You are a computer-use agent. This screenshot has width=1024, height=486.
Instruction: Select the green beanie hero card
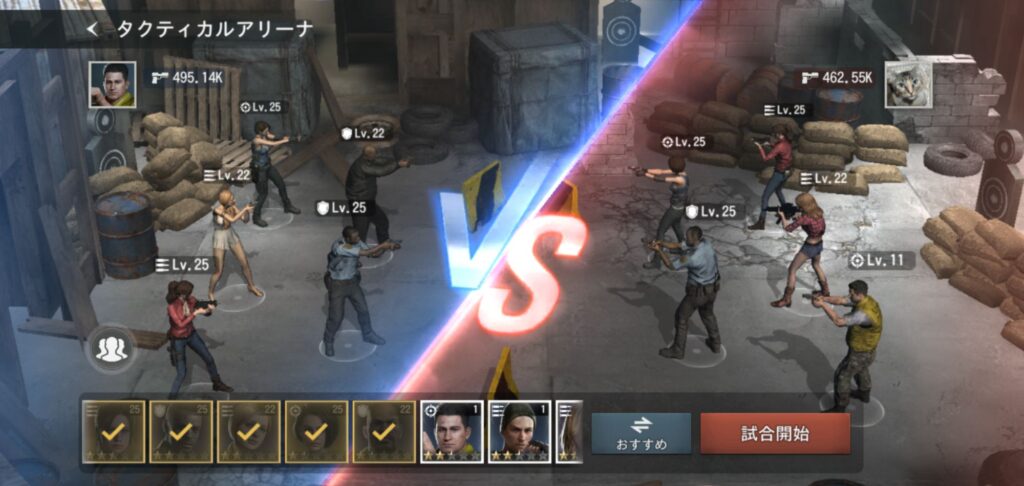tap(519, 432)
